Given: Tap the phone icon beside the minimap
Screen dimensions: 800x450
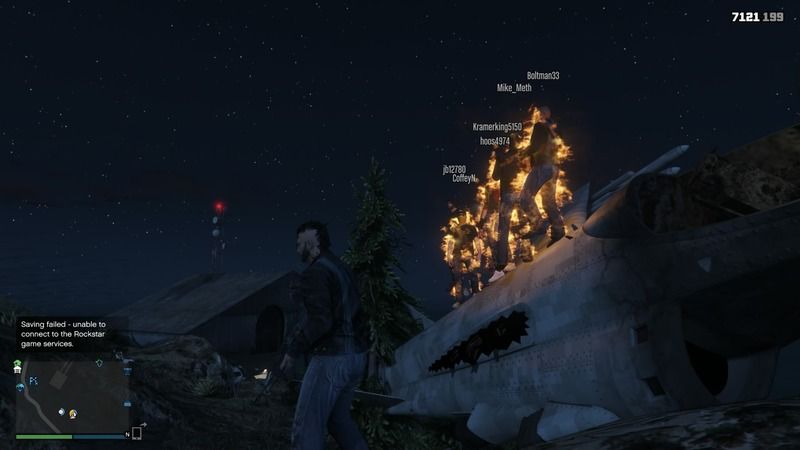Looking at the screenshot, I should (137, 433).
